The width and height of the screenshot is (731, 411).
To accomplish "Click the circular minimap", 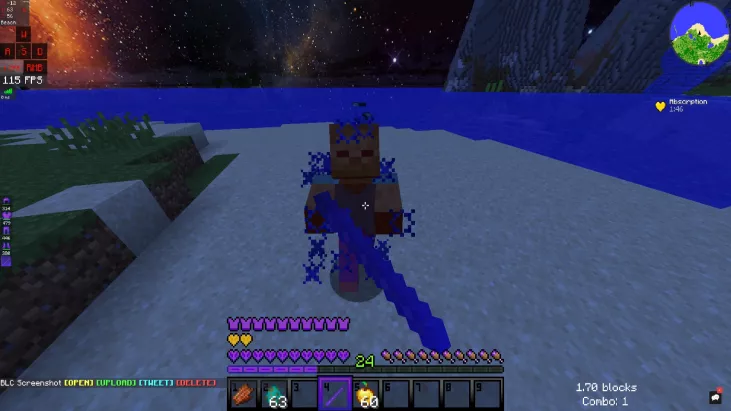I will [x=699, y=31].
